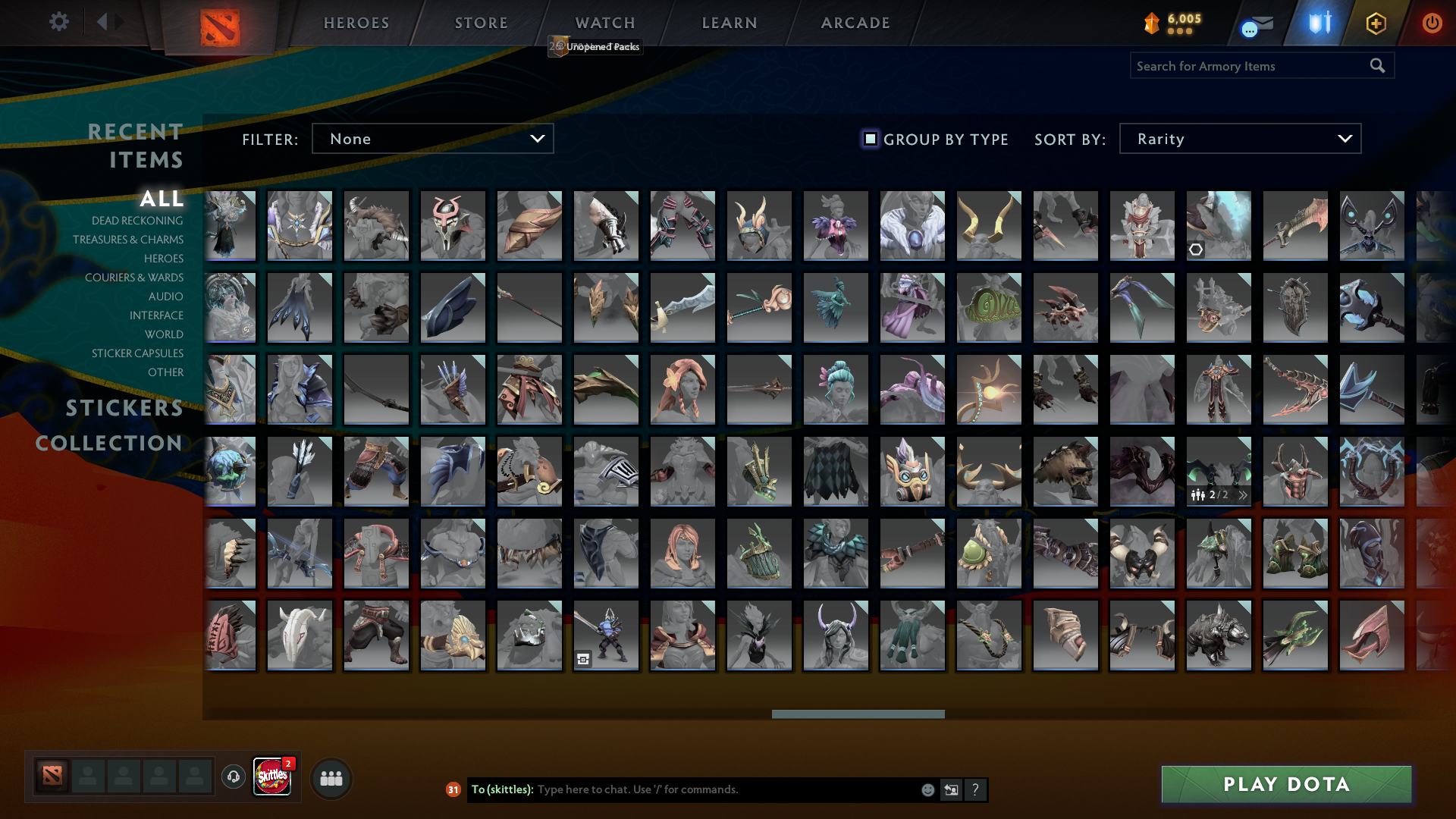
Task: Click the magnifying glass to search armory
Action: (x=1376, y=65)
